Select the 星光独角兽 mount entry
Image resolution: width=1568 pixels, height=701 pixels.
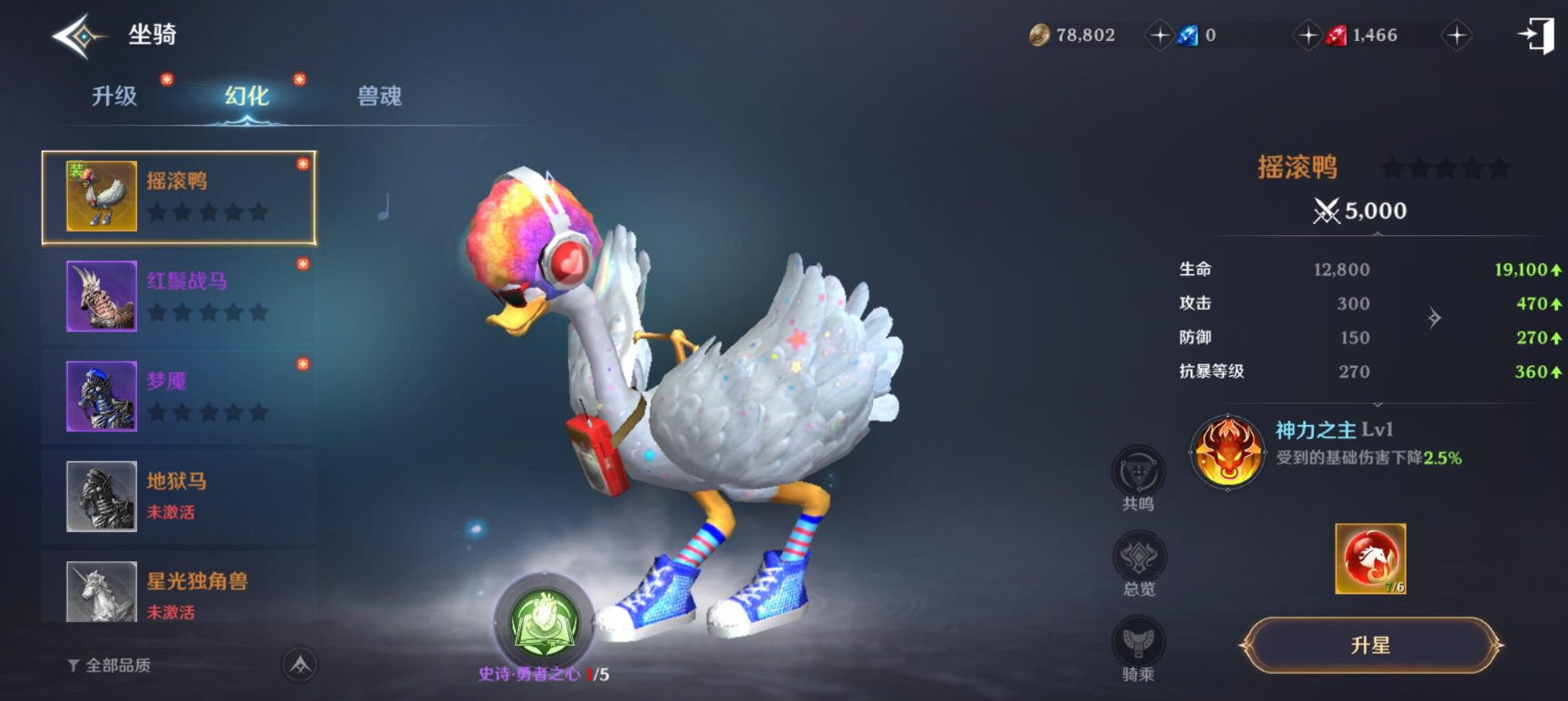click(179, 590)
